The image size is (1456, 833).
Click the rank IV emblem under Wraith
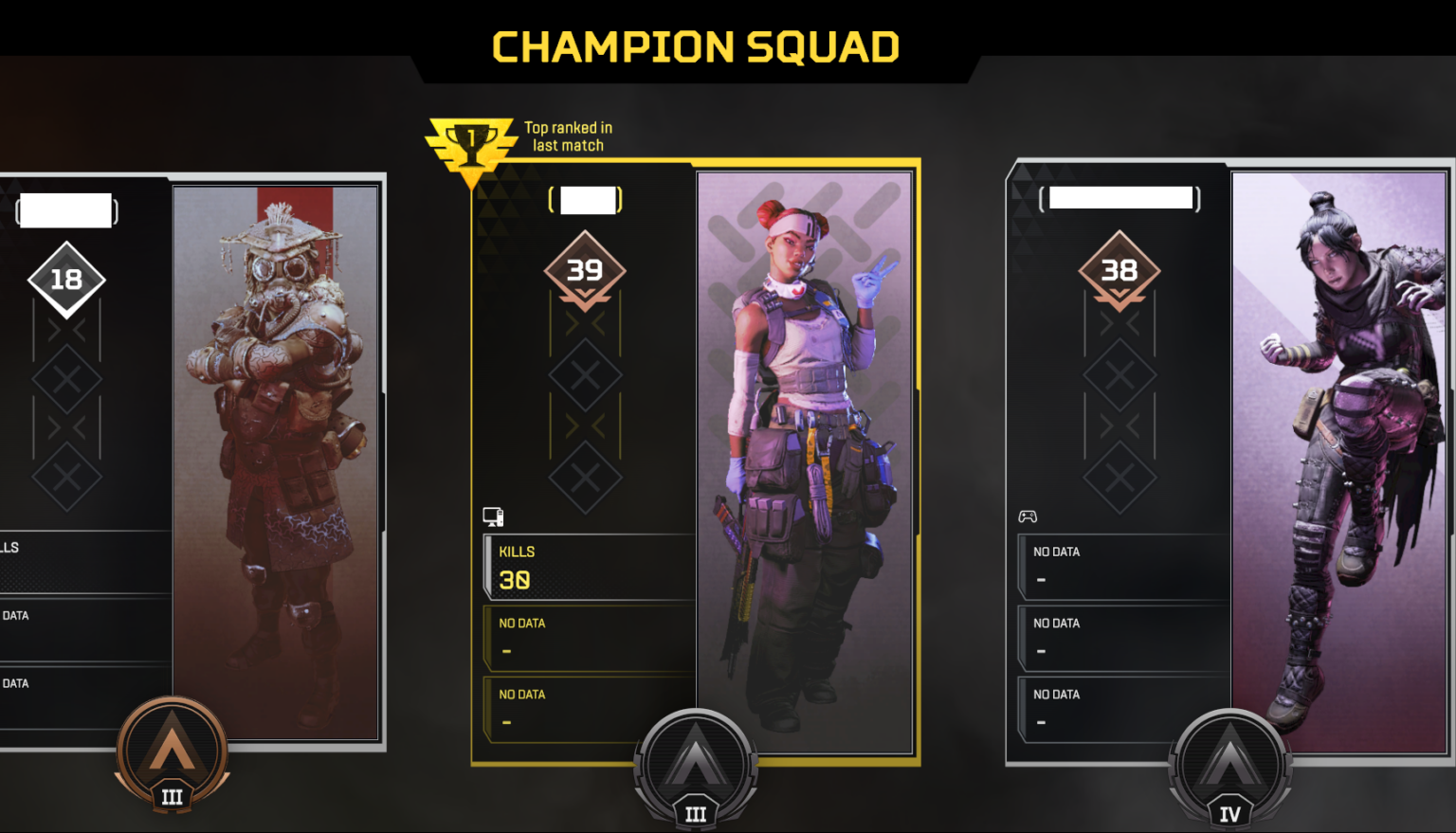1229,768
